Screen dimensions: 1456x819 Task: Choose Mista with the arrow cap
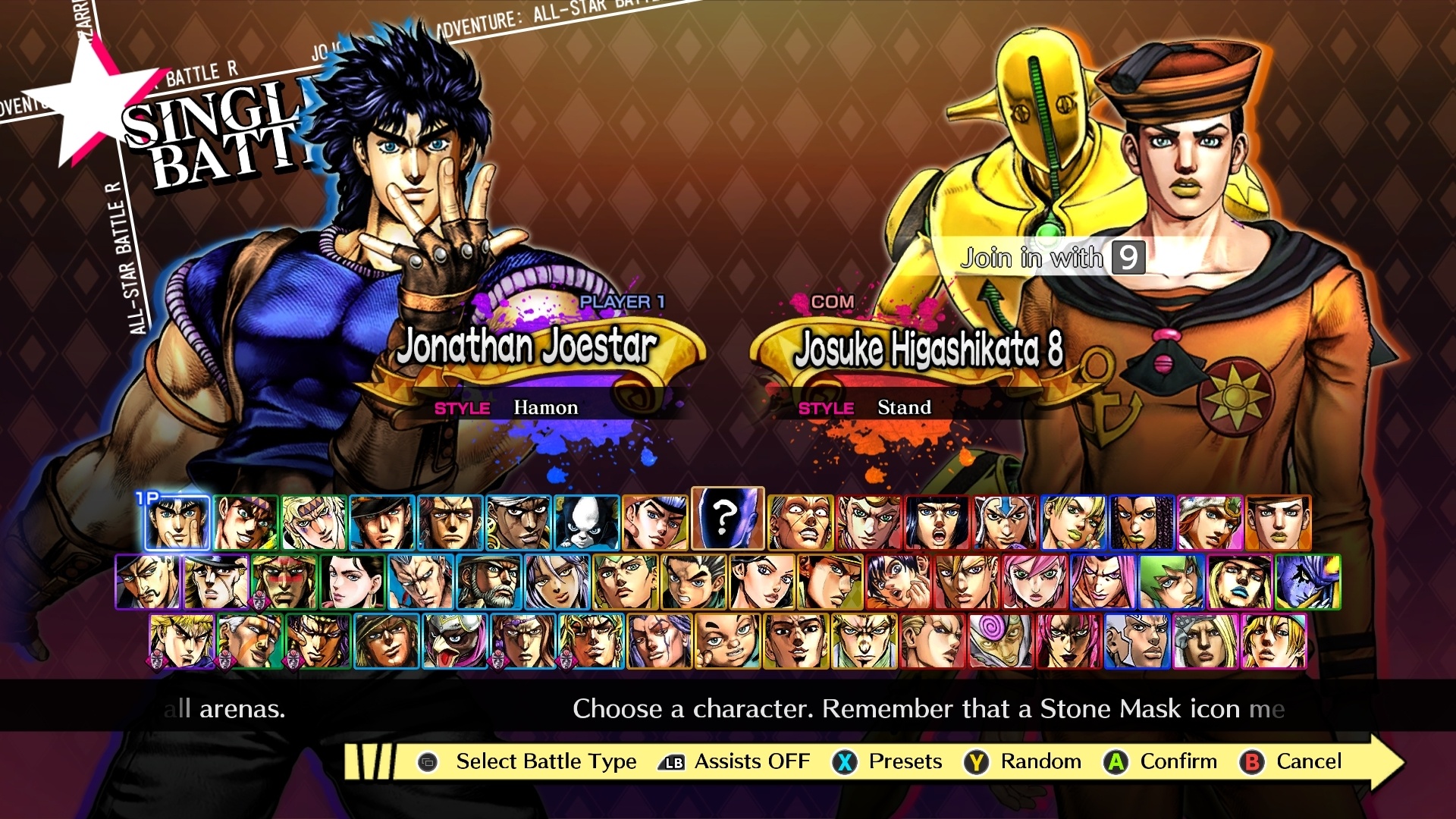(1006, 522)
